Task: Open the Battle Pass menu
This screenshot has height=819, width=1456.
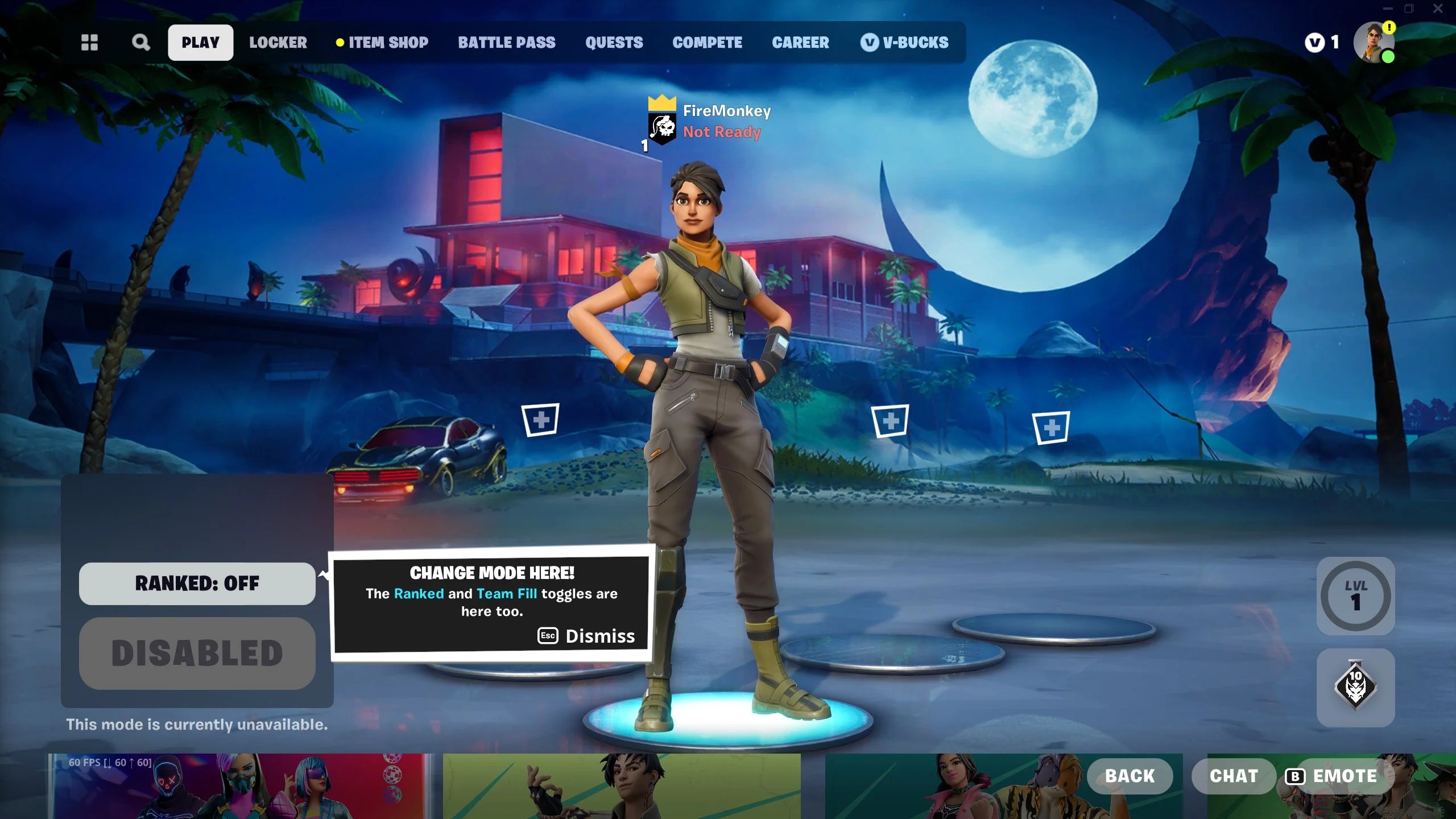Action: point(507,42)
